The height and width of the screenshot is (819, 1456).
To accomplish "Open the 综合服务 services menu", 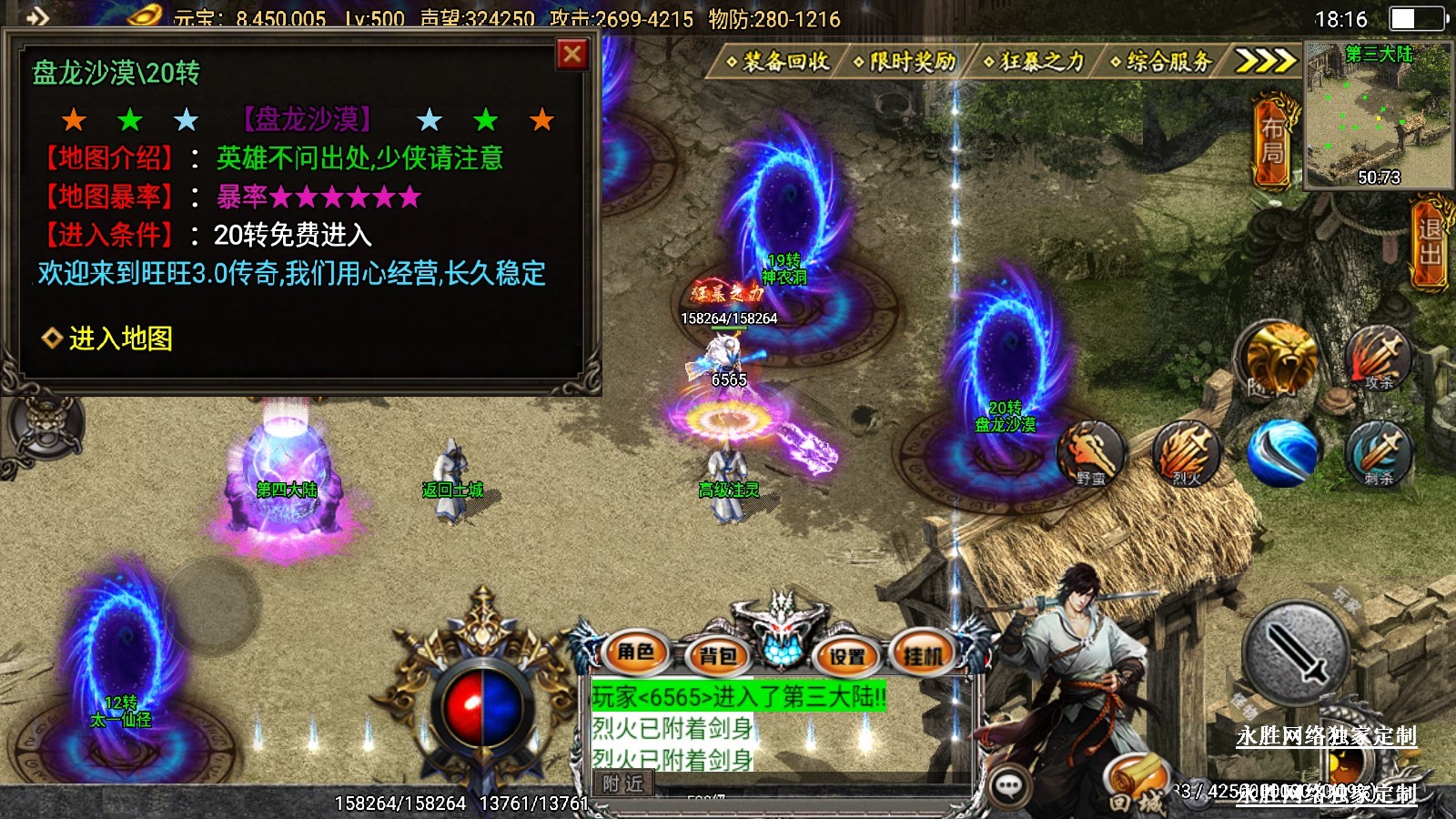I will click(x=1162, y=62).
